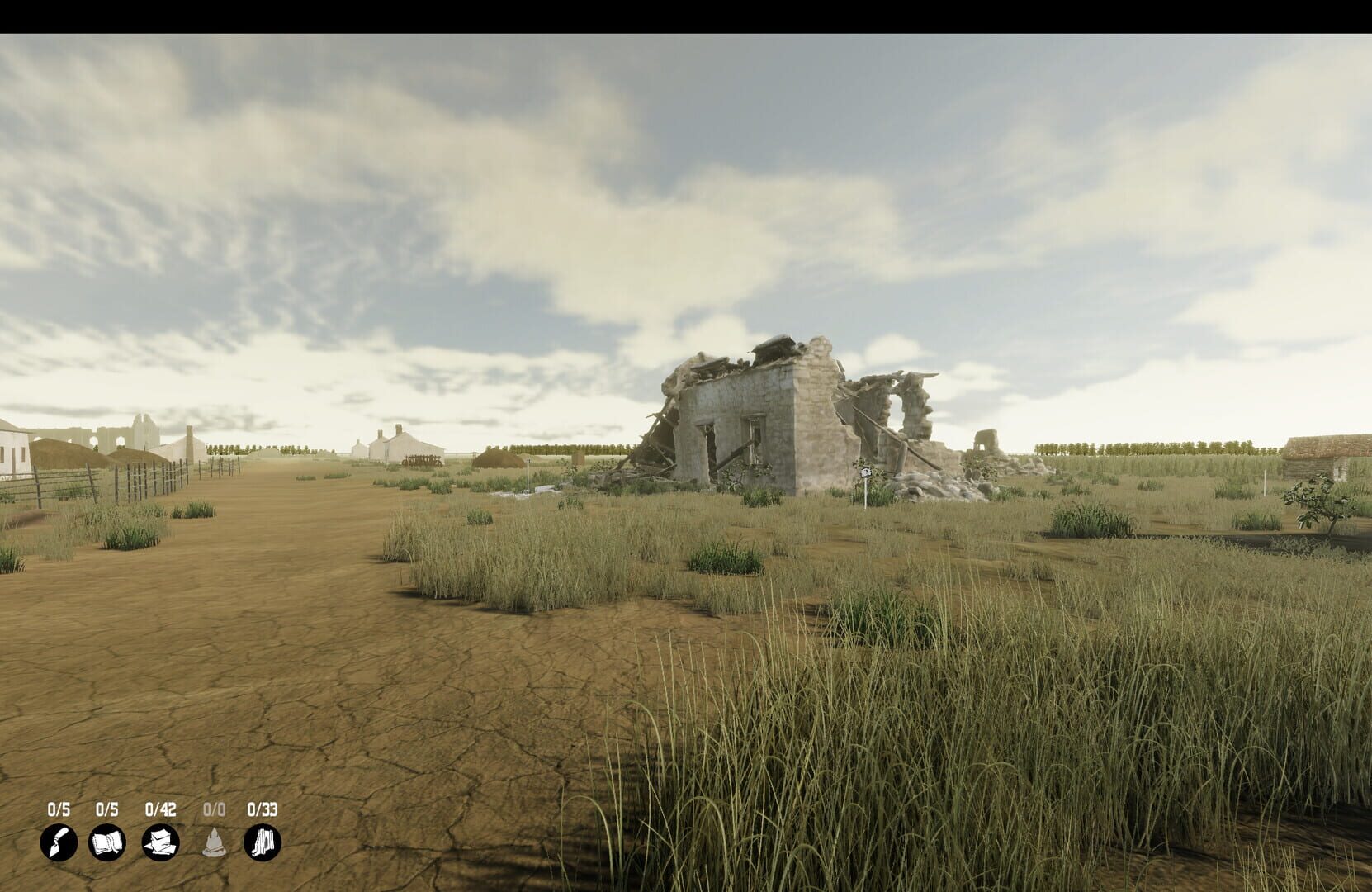Click the 0/33 photographs counter label
The width and height of the screenshot is (1372, 892).
(x=262, y=809)
